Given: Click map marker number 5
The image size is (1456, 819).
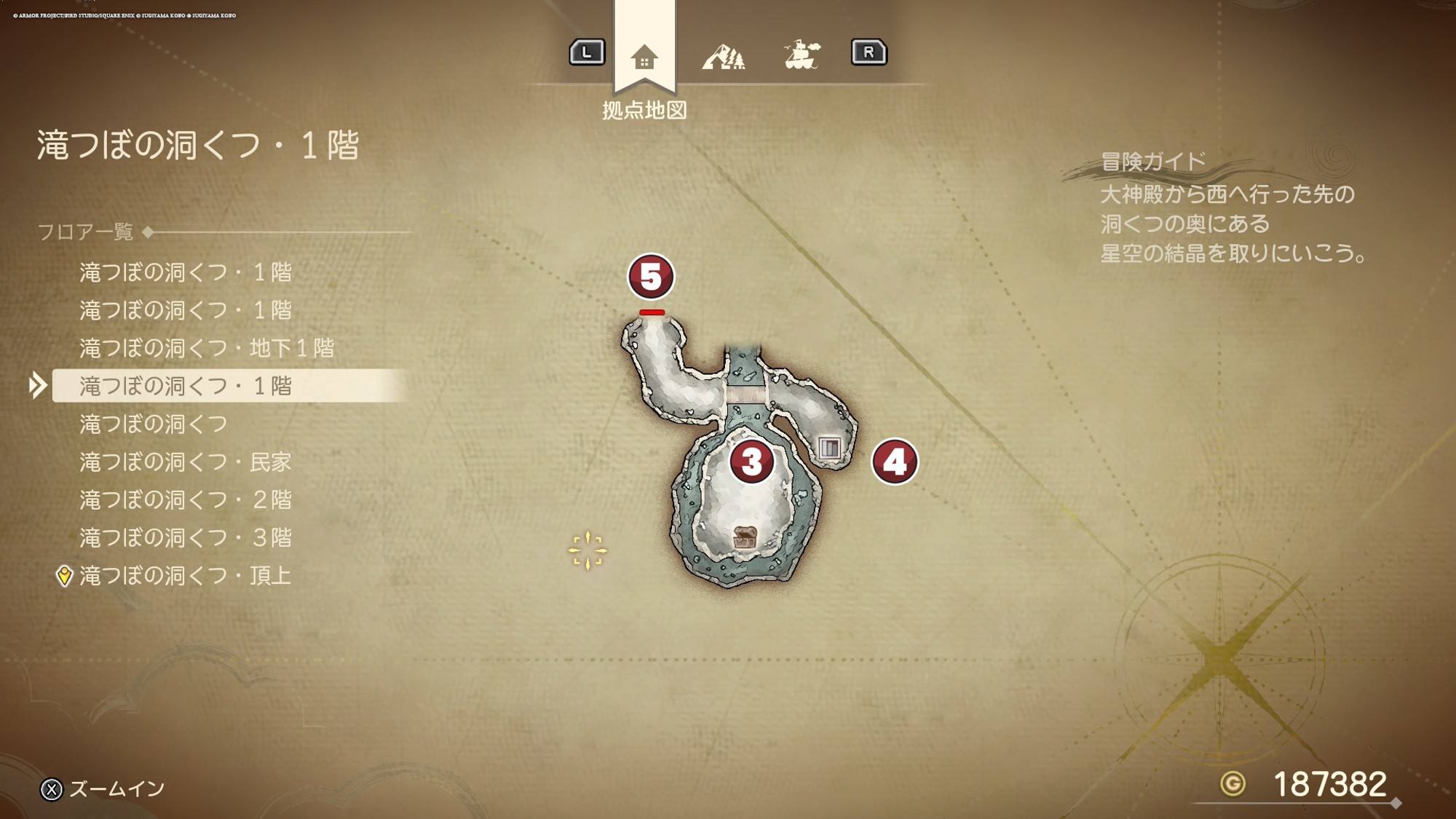Looking at the screenshot, I should [651, 277].
